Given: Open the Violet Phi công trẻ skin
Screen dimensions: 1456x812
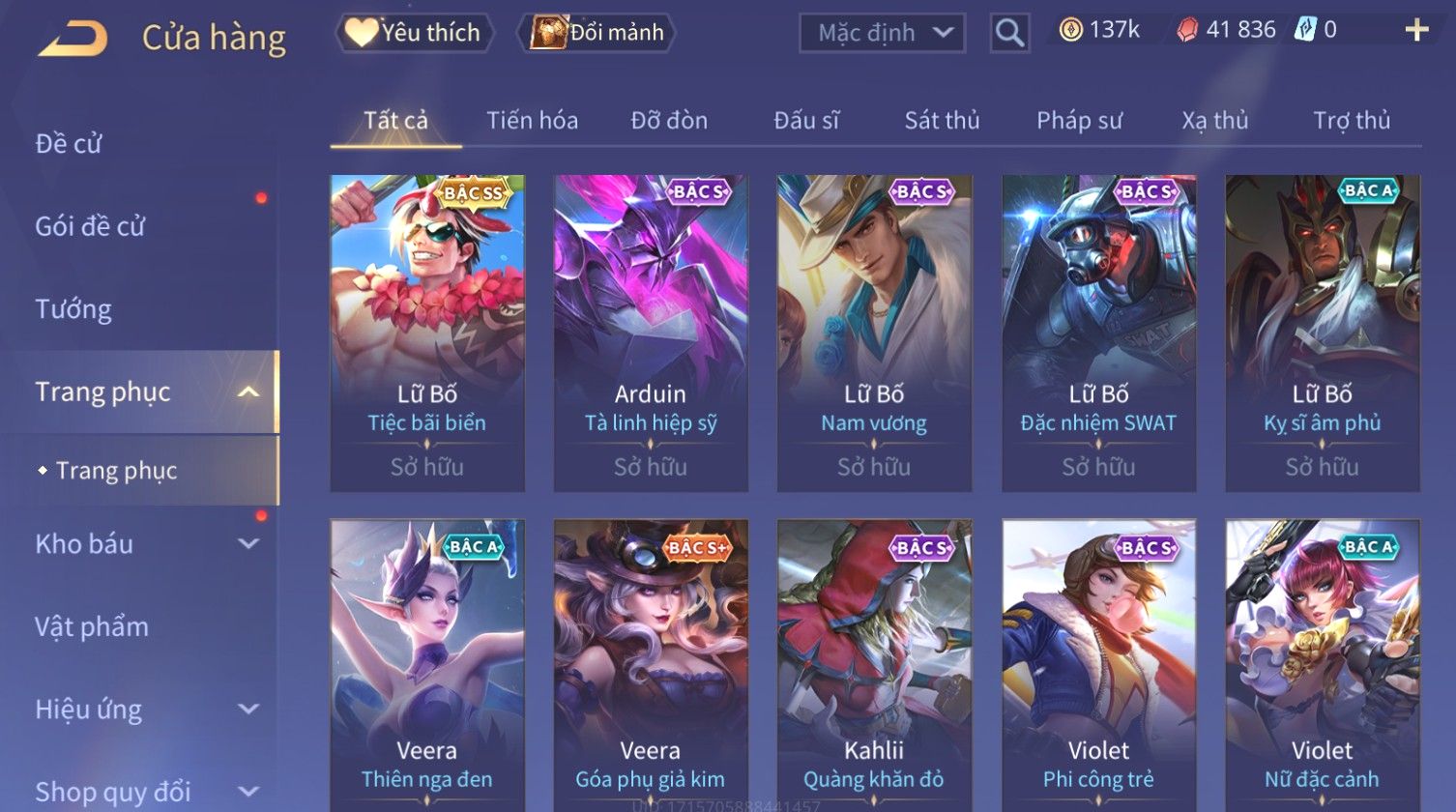Looking at the screenshot, I should click(1098, 665).
